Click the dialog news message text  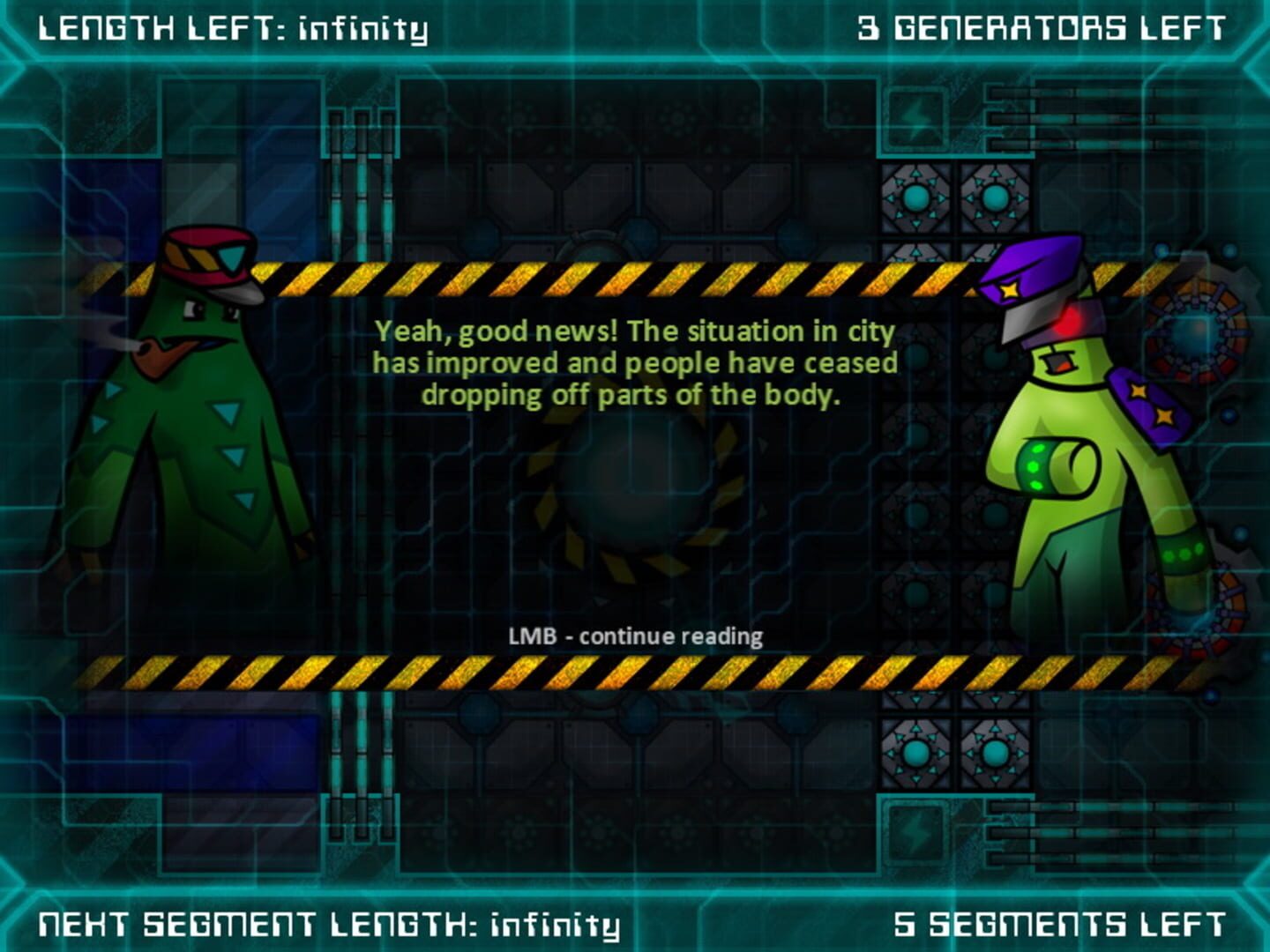coord(637,363)
